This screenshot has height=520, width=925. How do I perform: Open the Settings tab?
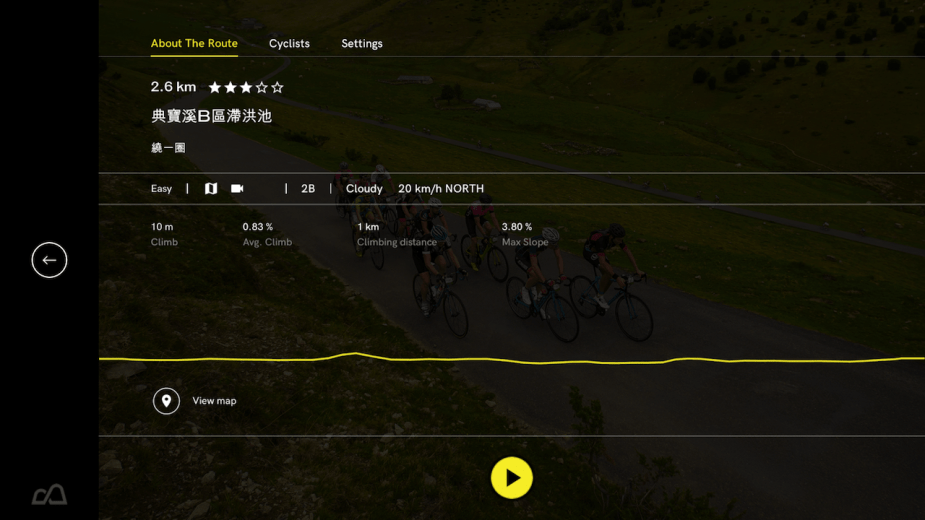(362, 44)
